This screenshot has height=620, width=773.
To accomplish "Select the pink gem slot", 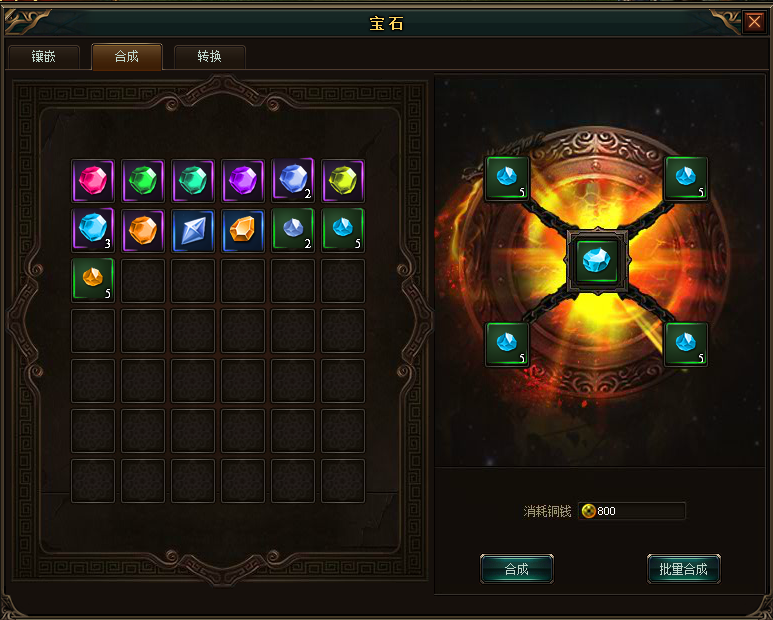I will pos(93,180).
